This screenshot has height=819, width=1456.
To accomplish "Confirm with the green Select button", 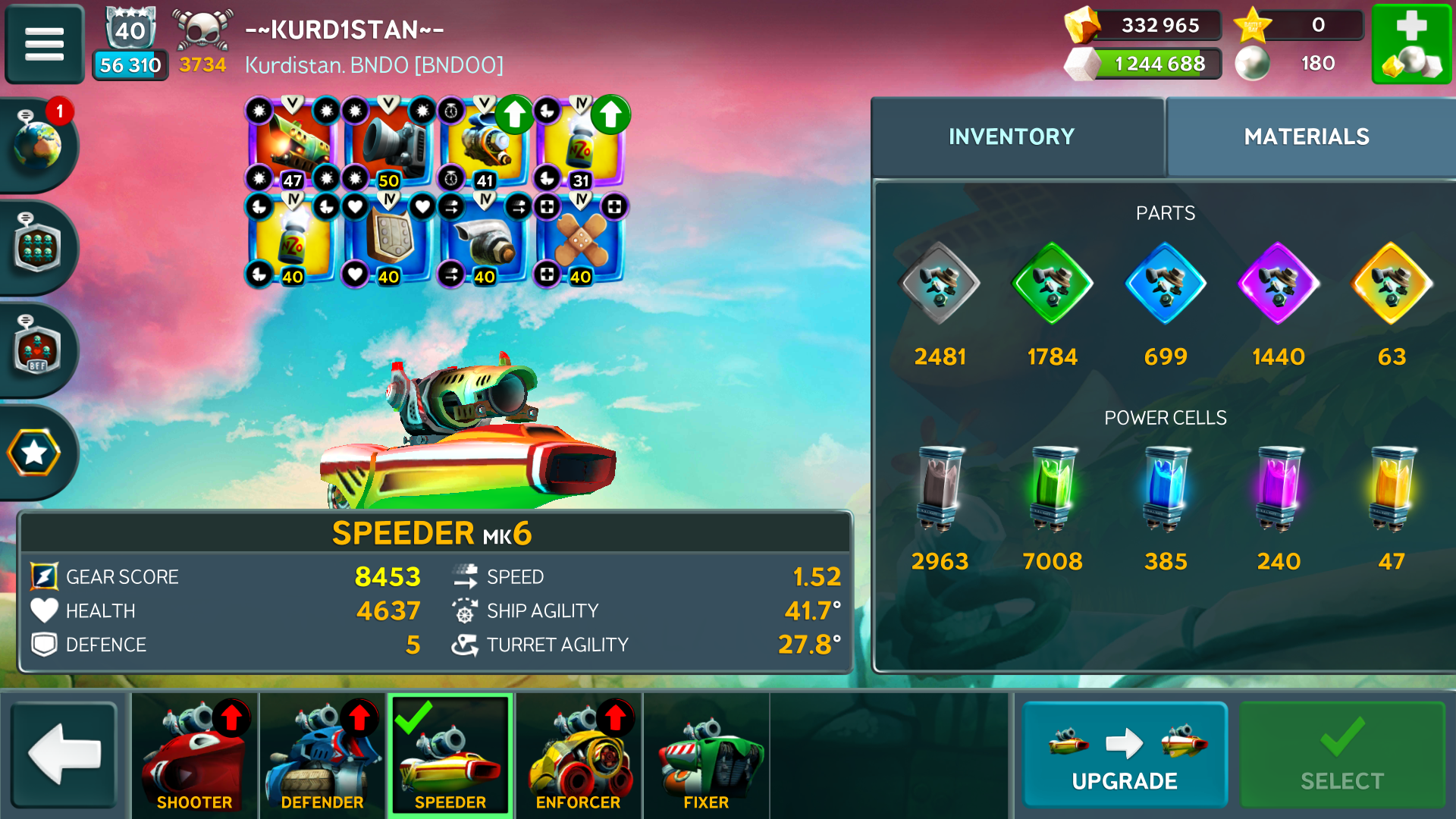I will coord(1341,754).
